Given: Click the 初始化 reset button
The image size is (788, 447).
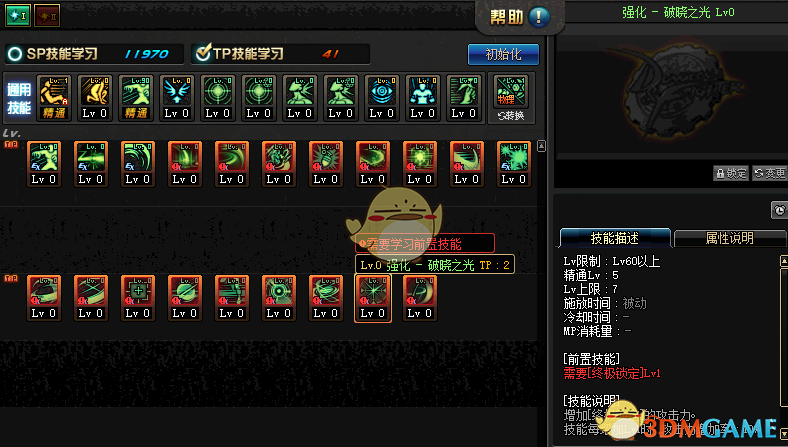Looking at the screenshot, I should [503, 54].
